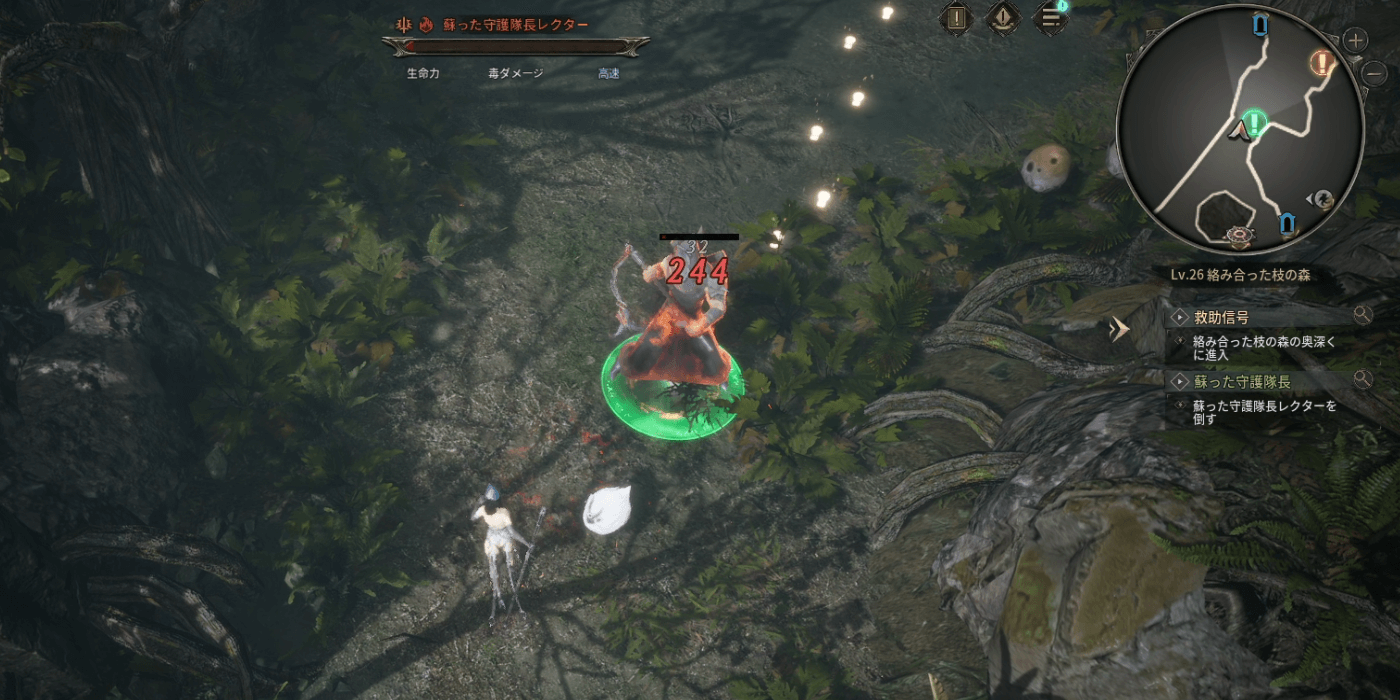Click the green exclamation marker on minimap
1400x700 pixels.
[x=1256, y=122]
